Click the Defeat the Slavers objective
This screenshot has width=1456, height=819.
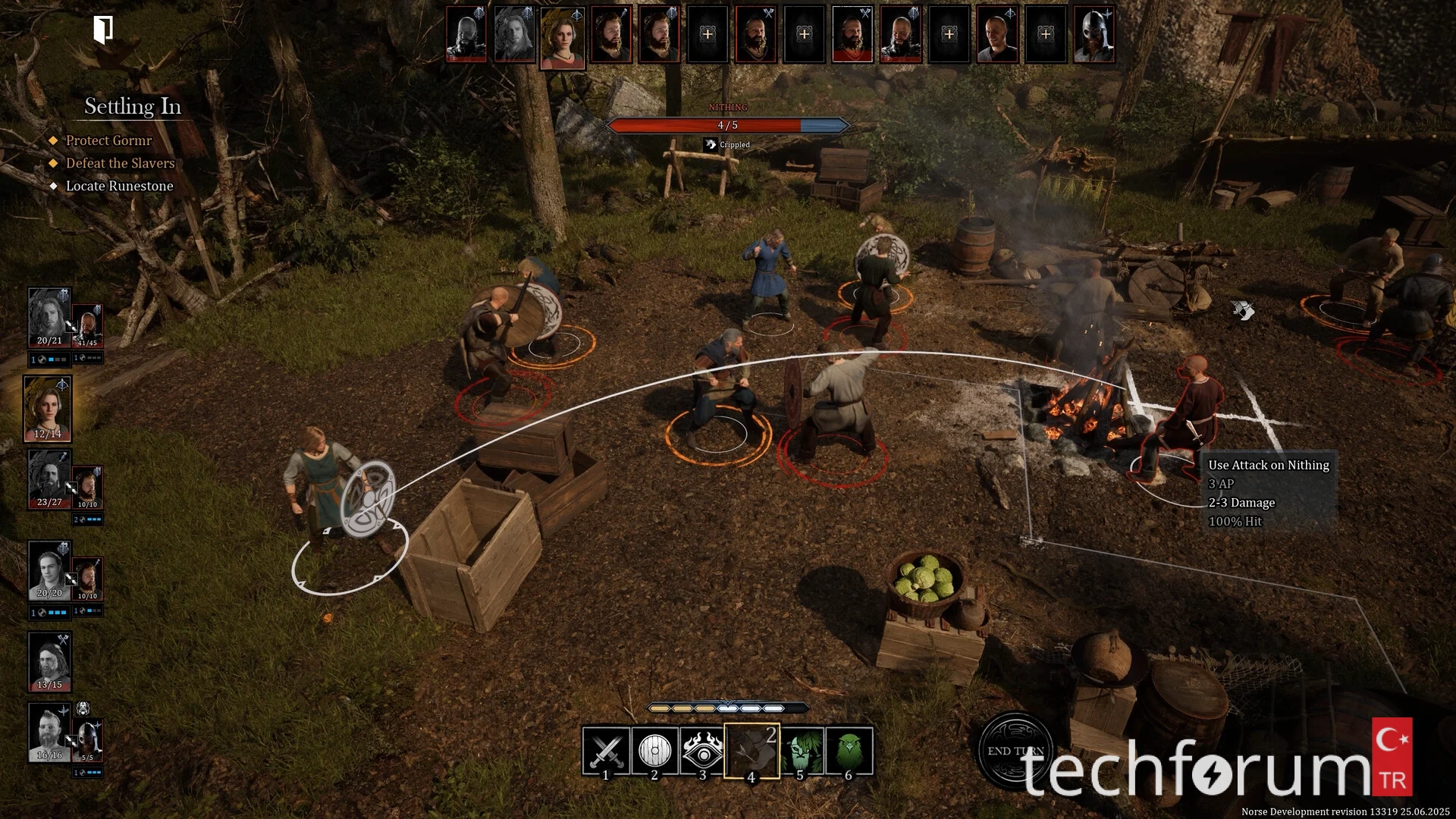click(120, 163)
